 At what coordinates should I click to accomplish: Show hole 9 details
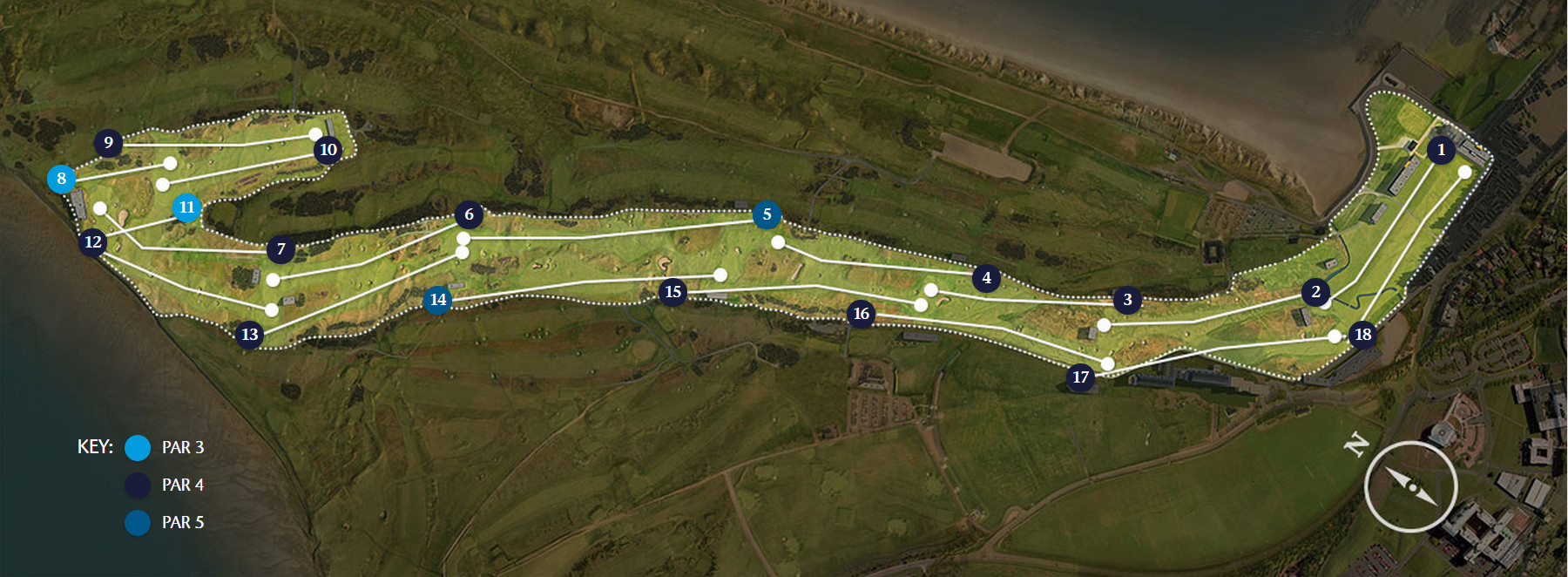(x=108, y=142)
